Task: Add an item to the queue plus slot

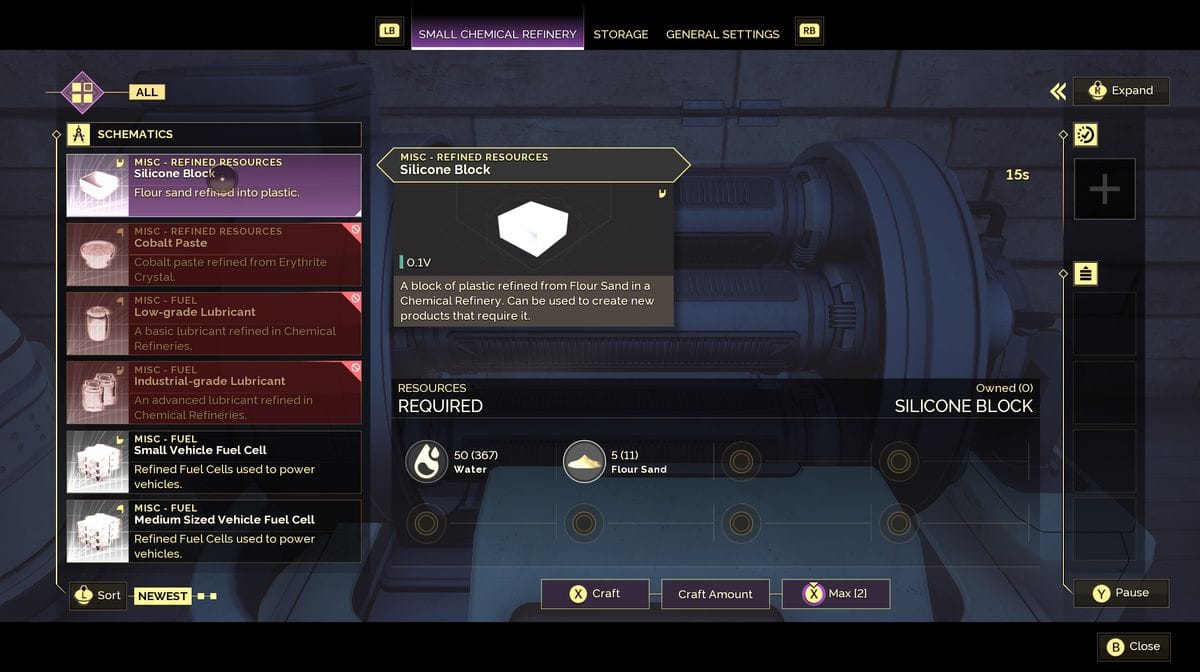Action: pos(1104,189)
